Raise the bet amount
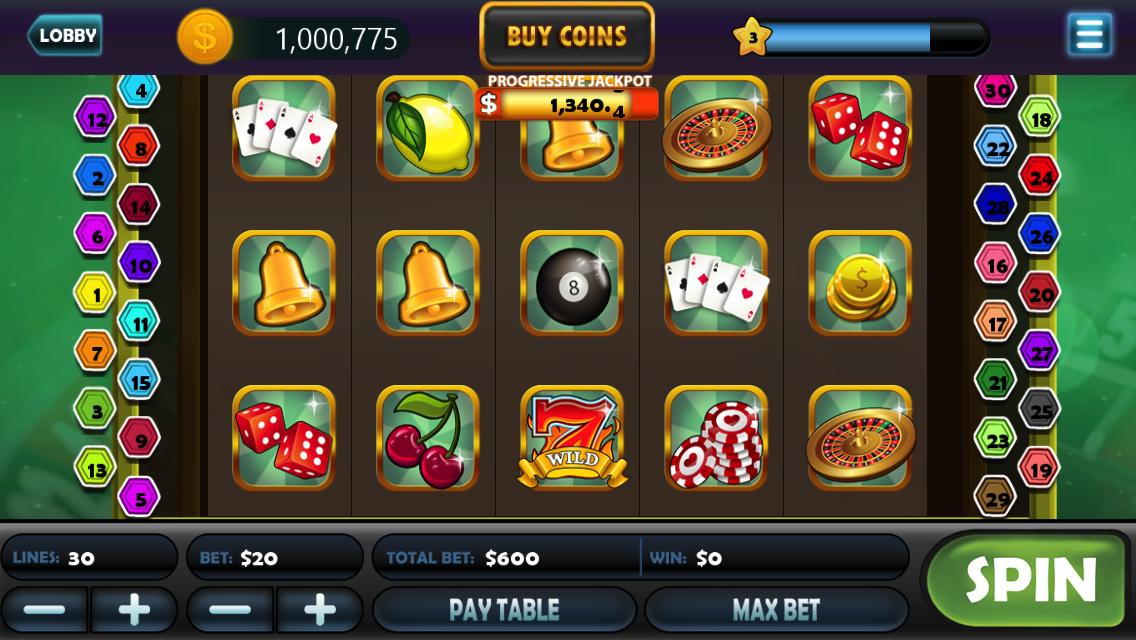Screen dimensions: 1136x640 point(320,609)
